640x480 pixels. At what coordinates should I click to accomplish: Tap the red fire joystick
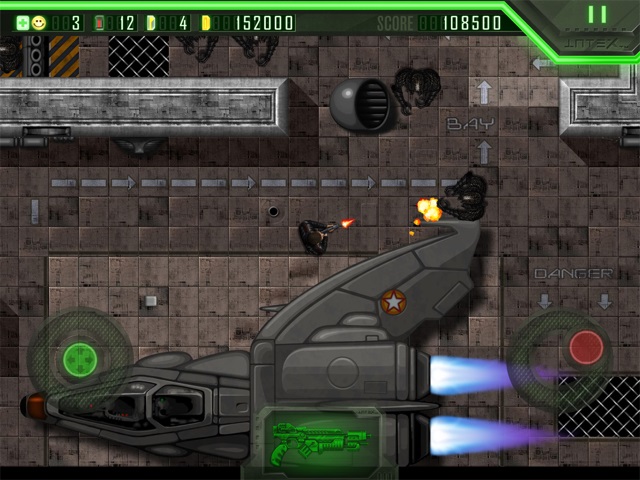click(585, 347)
